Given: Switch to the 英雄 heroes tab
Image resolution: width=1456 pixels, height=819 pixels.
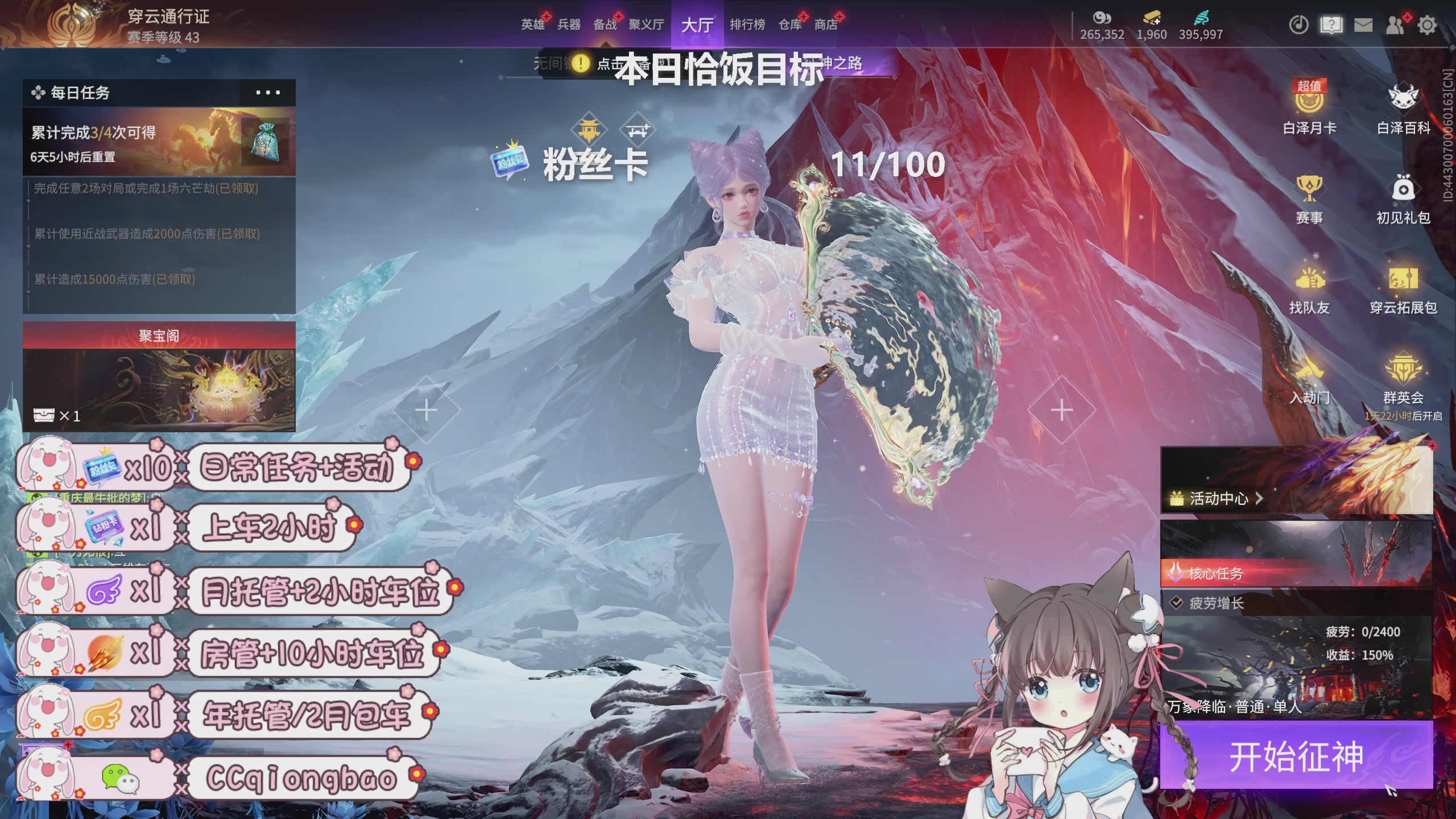Looking at the screenshot, I should pyautogui.click(x=533, y=25).
